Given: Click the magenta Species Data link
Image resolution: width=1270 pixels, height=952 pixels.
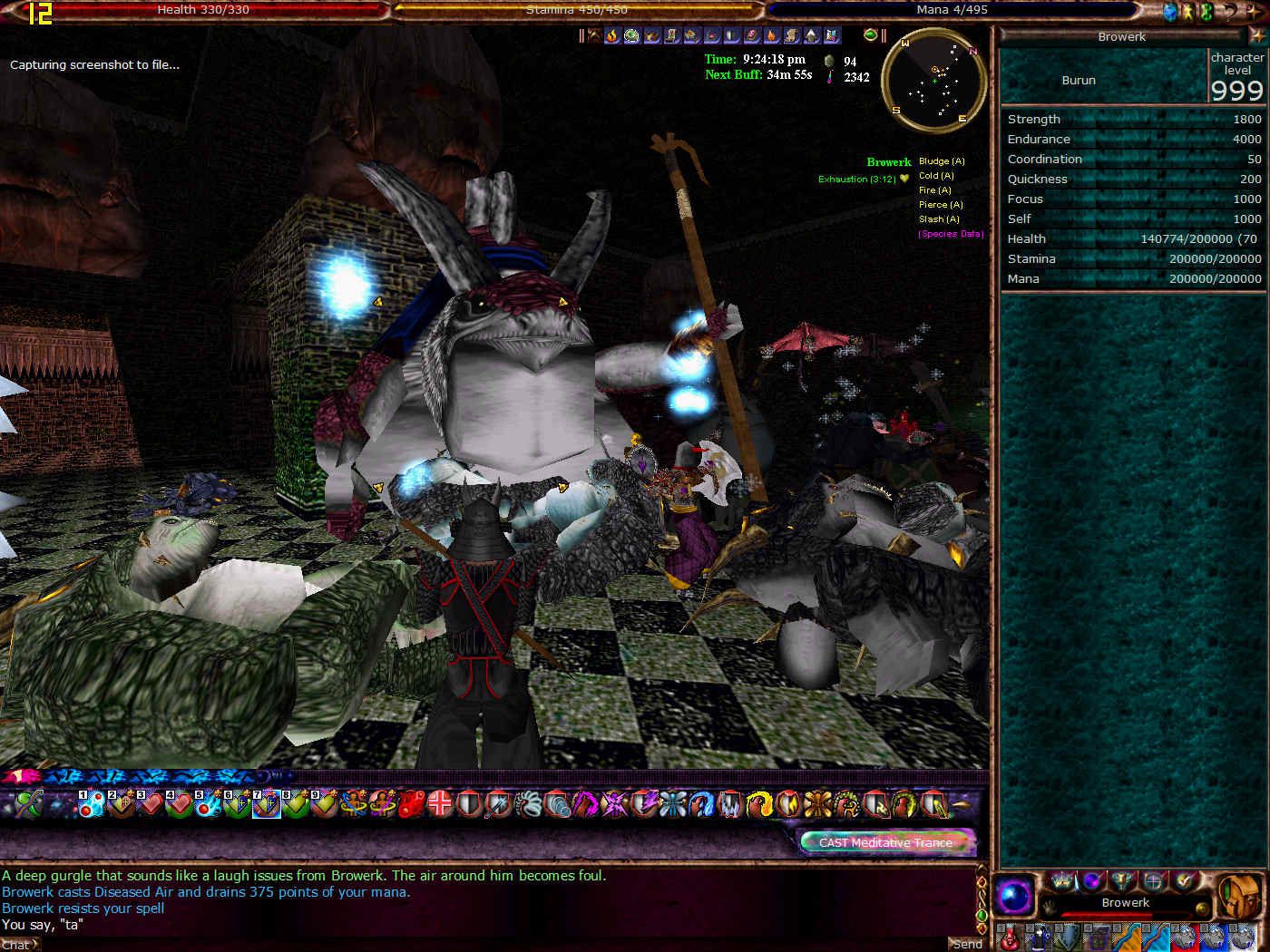Looking at the screenshot, I should coord(950,234).
